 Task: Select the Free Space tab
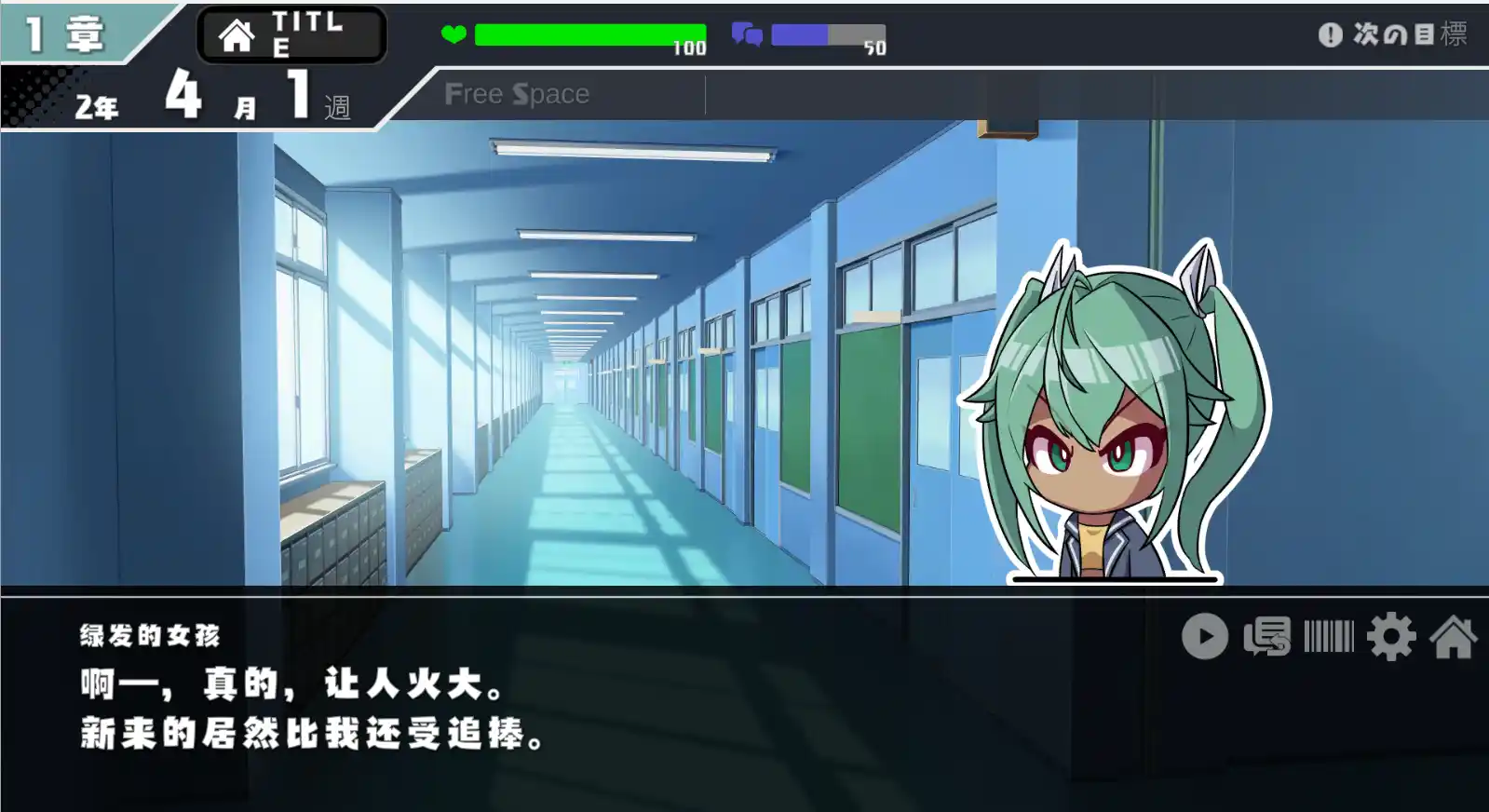[519, 93]
